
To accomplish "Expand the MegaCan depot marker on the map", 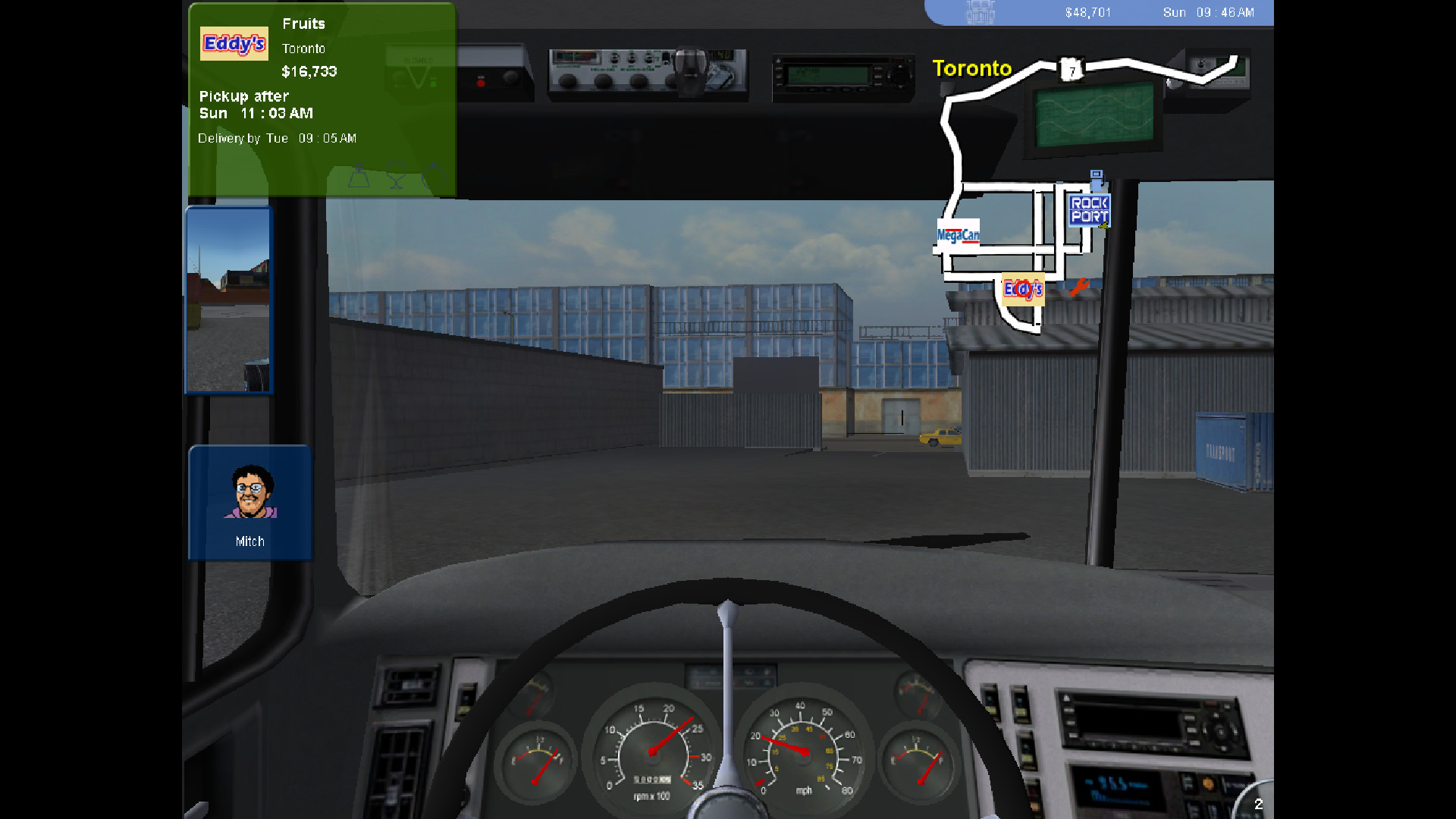I will coord(958,234).
